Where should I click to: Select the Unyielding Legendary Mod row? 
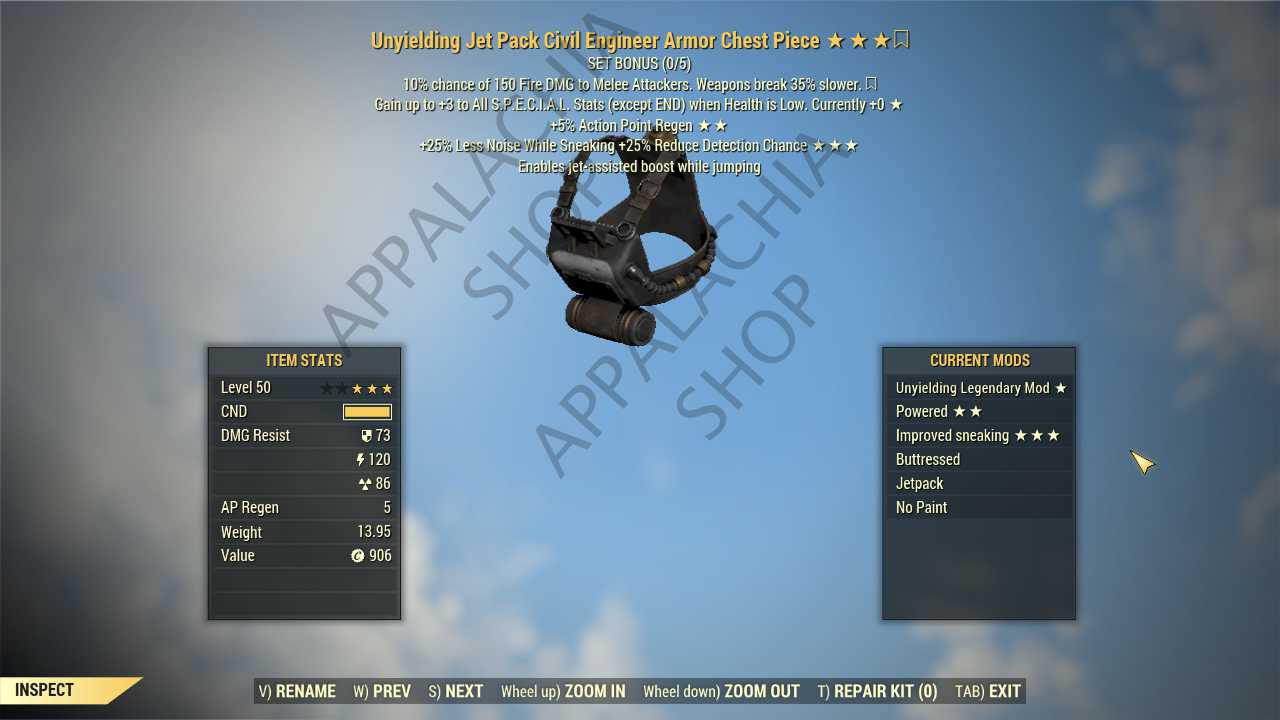(x=980, y=388)
